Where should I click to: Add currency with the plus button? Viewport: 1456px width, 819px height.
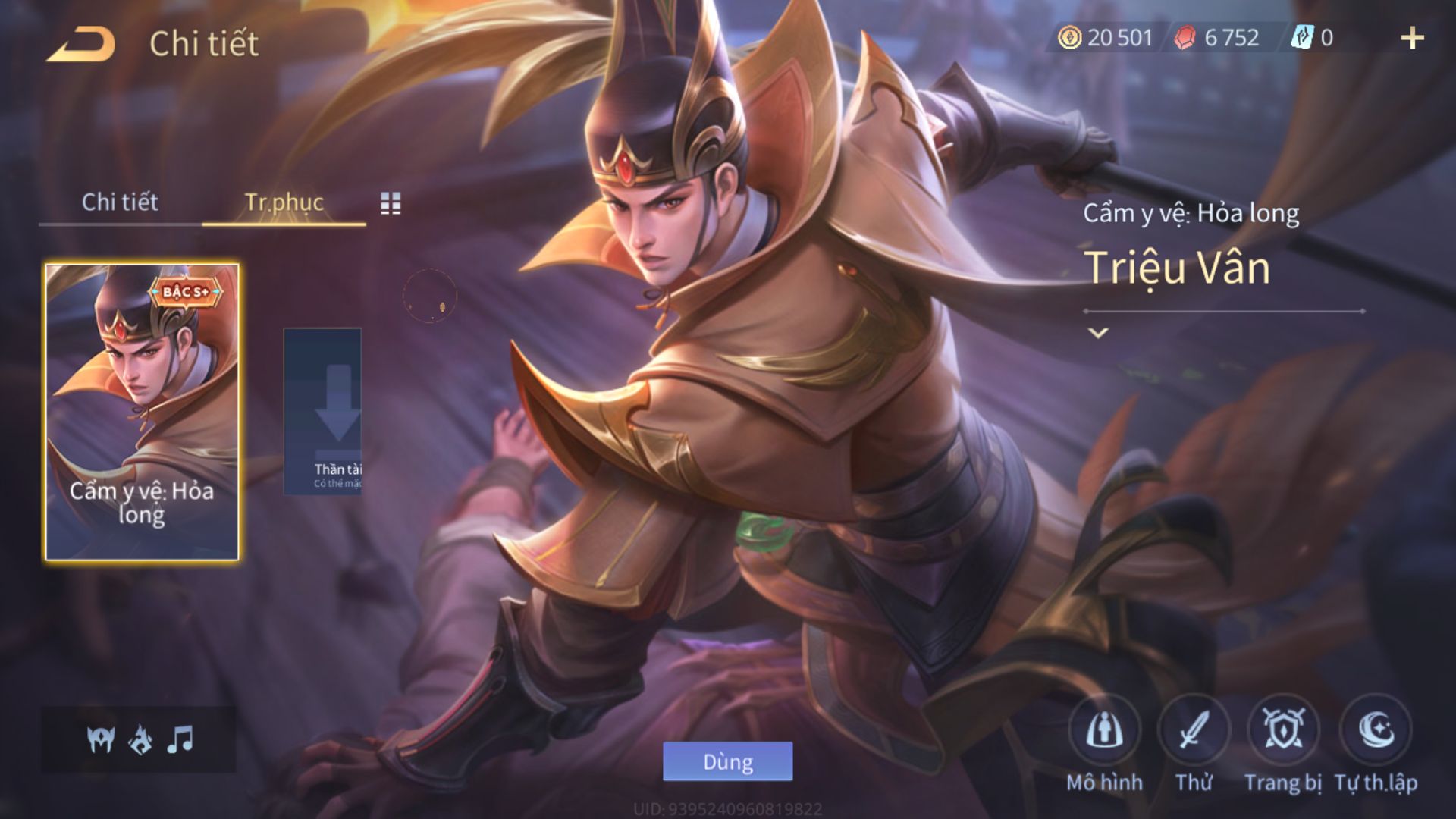click(x=1412, y=38)
